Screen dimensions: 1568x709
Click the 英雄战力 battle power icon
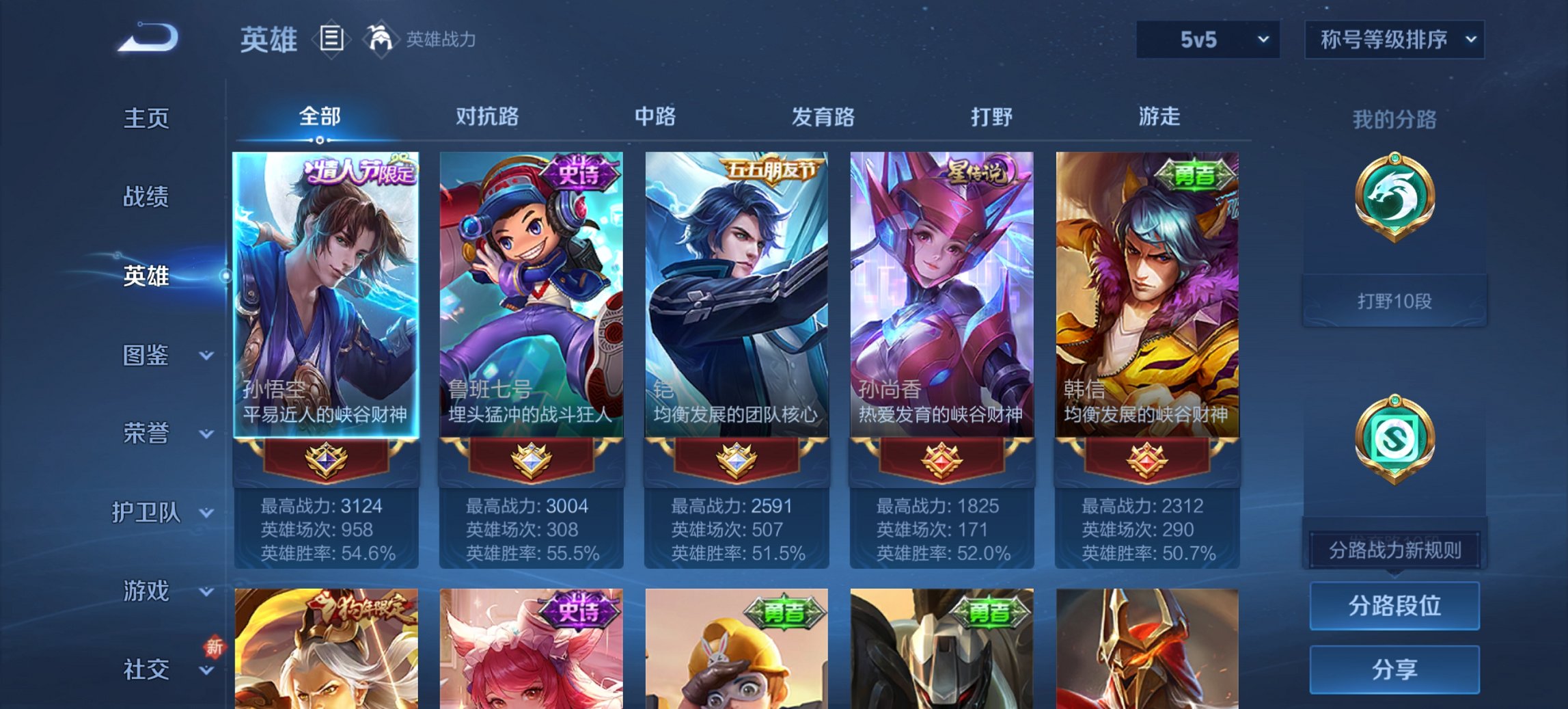383,39
